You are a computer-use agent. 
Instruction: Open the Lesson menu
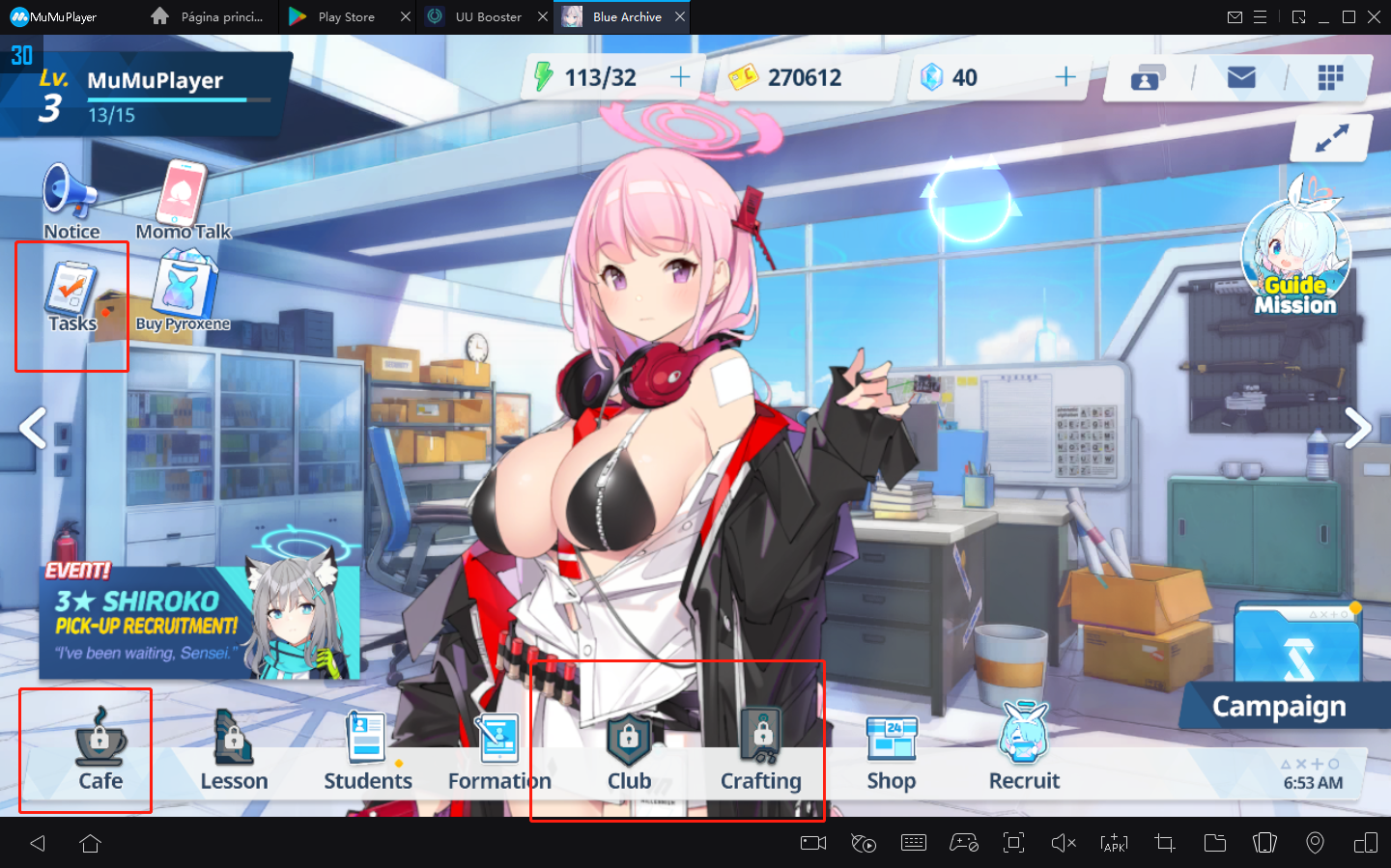234,750
